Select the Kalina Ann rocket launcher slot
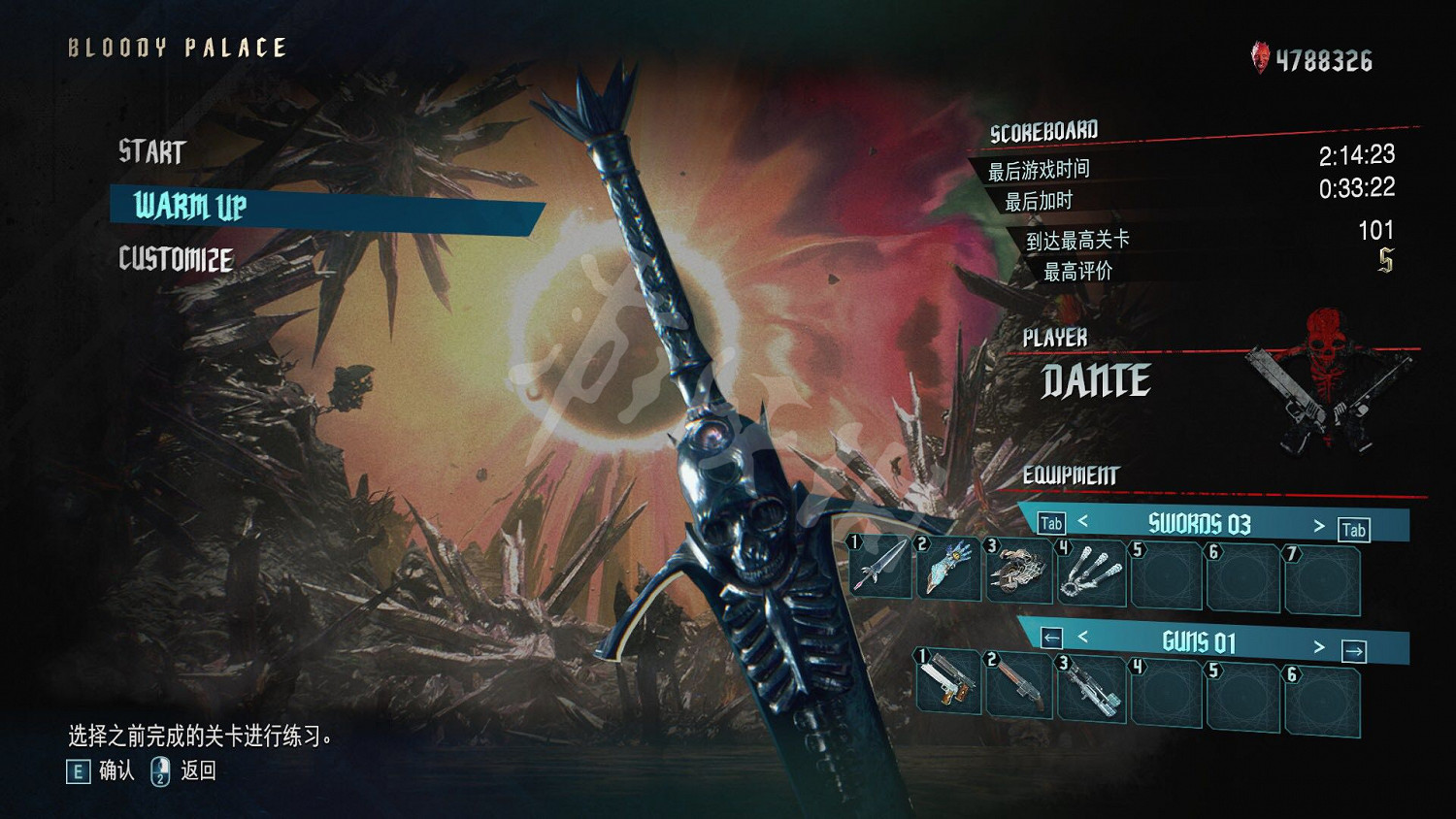1456x819 pixels. click(1091, 691)
